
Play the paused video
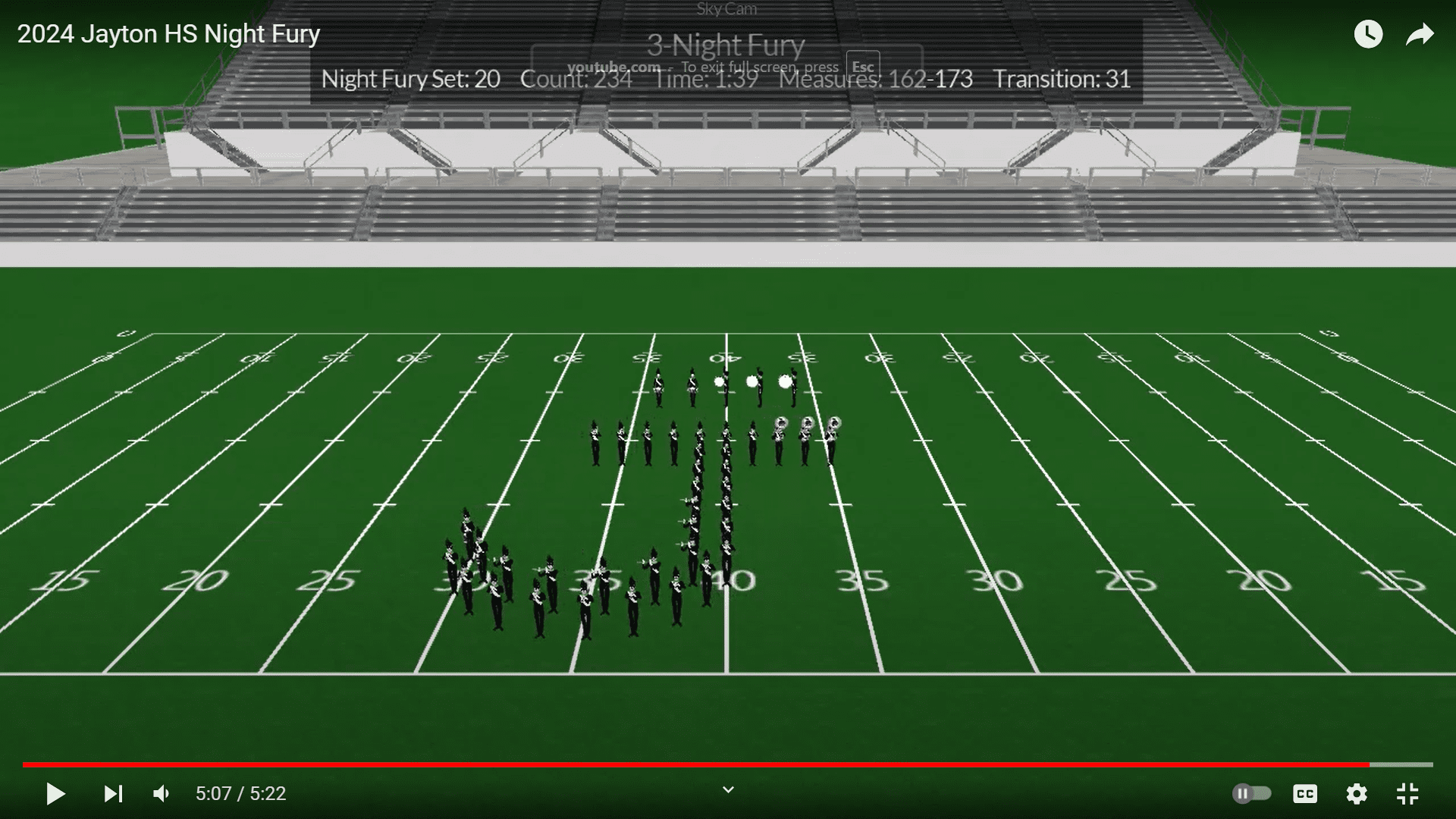55,794
